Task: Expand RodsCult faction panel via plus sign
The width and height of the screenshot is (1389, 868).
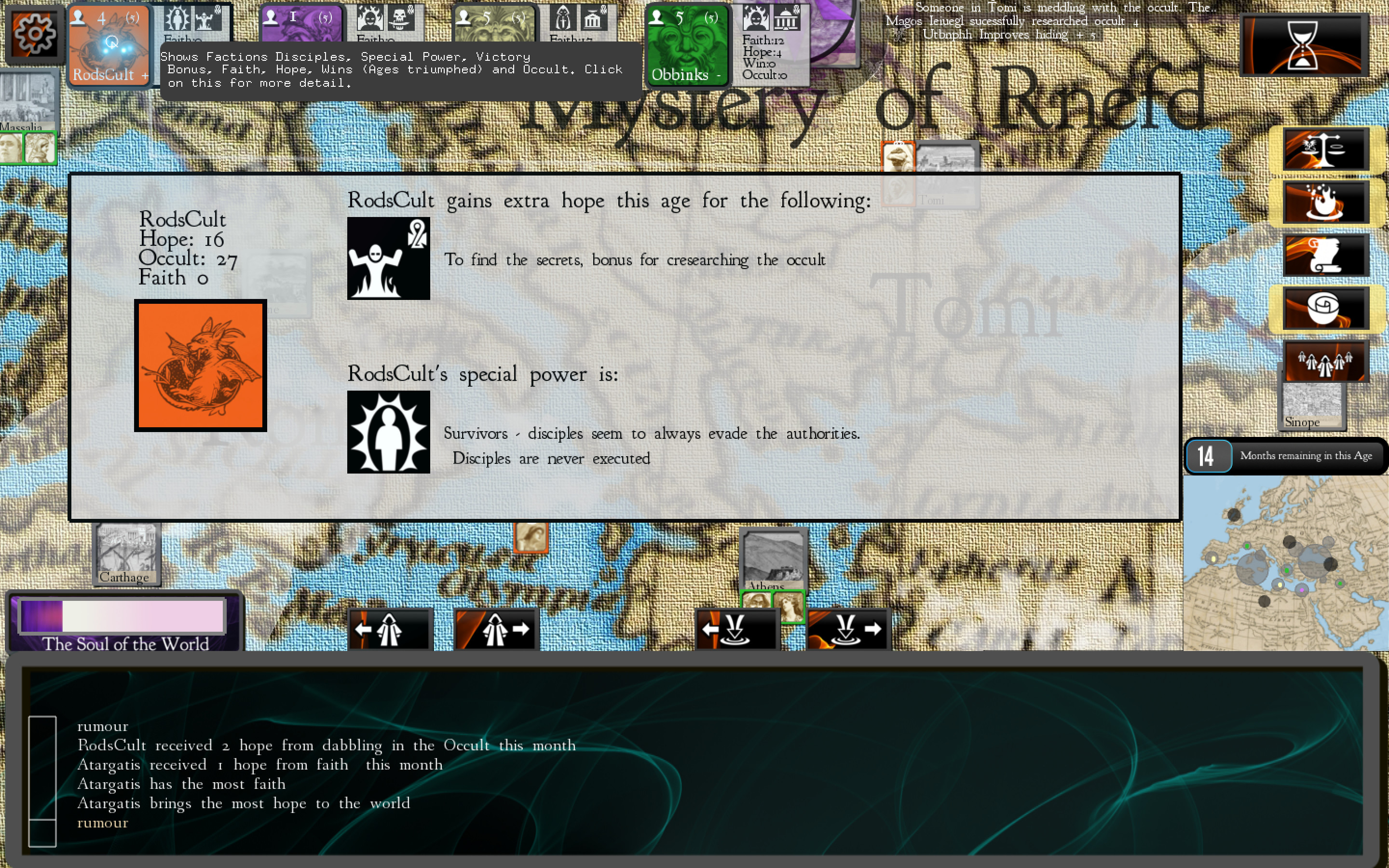Action: point(145,75)
